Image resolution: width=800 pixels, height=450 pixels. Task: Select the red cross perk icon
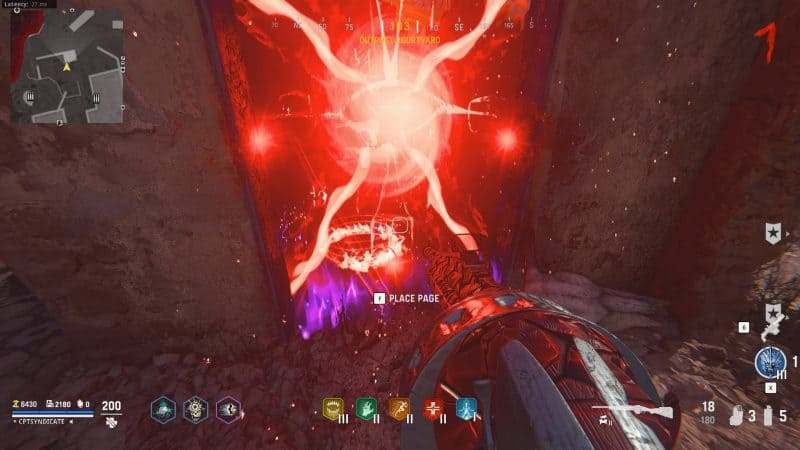point(433,408)
